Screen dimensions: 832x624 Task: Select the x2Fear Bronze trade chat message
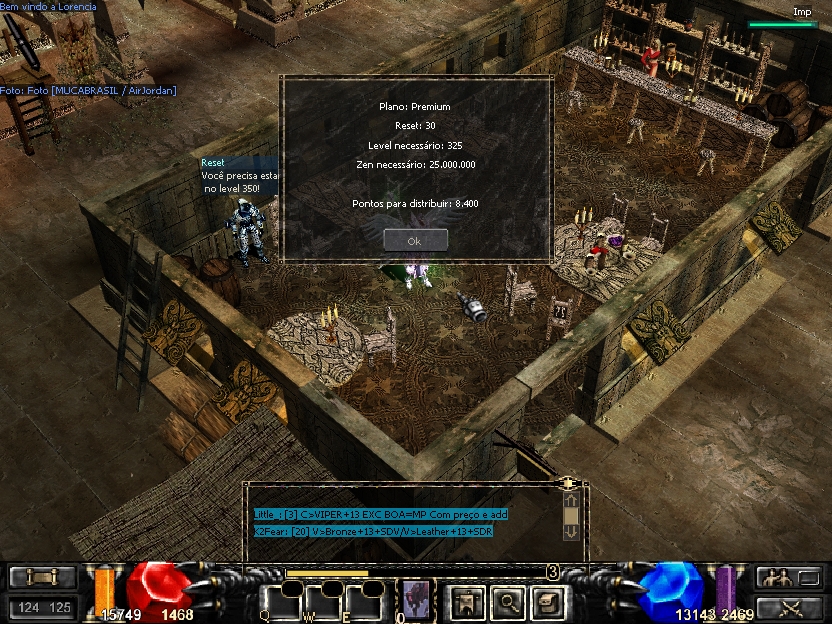pyautogui.click(x=373, y=531)
